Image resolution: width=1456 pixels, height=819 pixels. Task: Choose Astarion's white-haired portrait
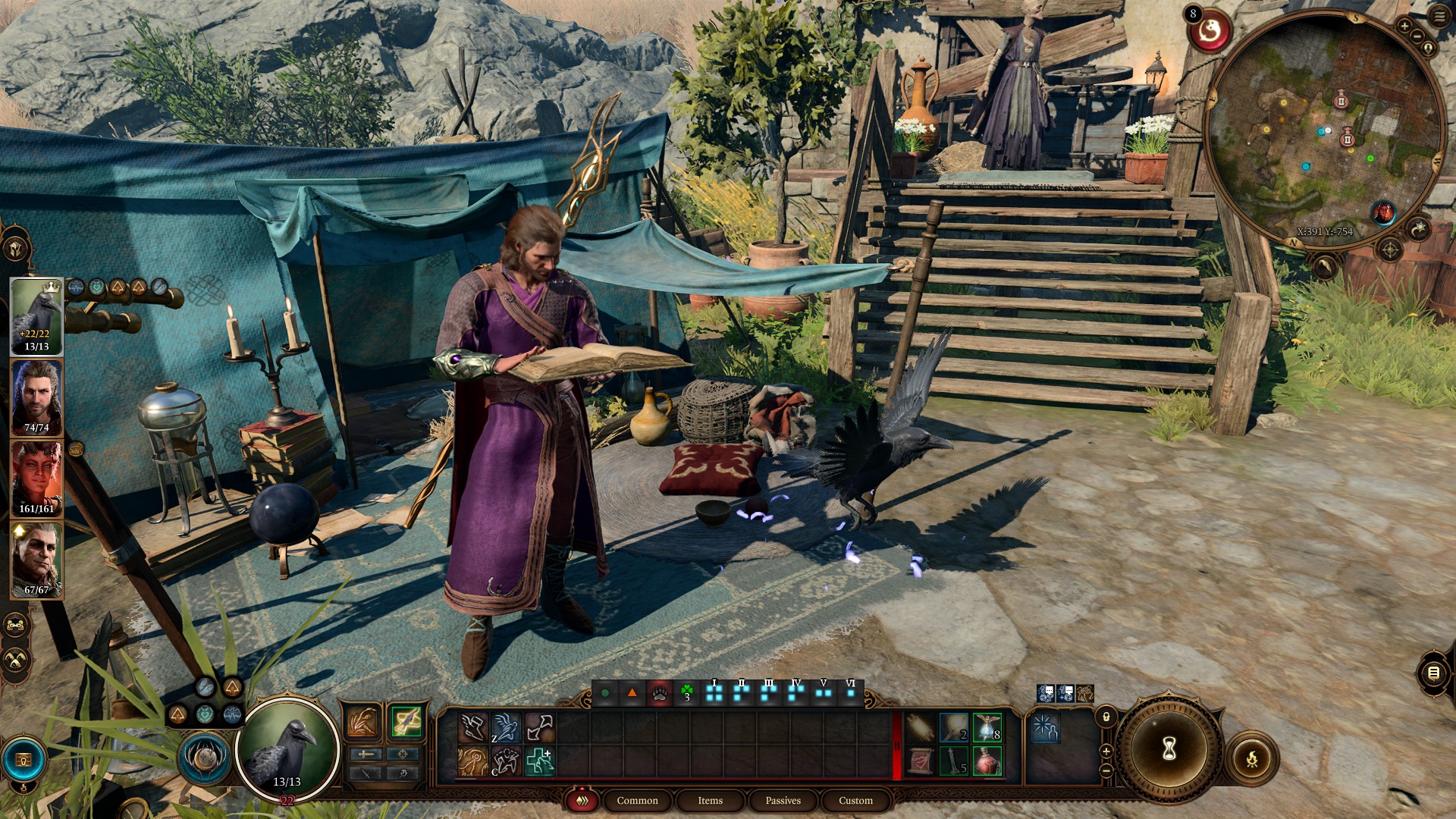pos(36,560)
